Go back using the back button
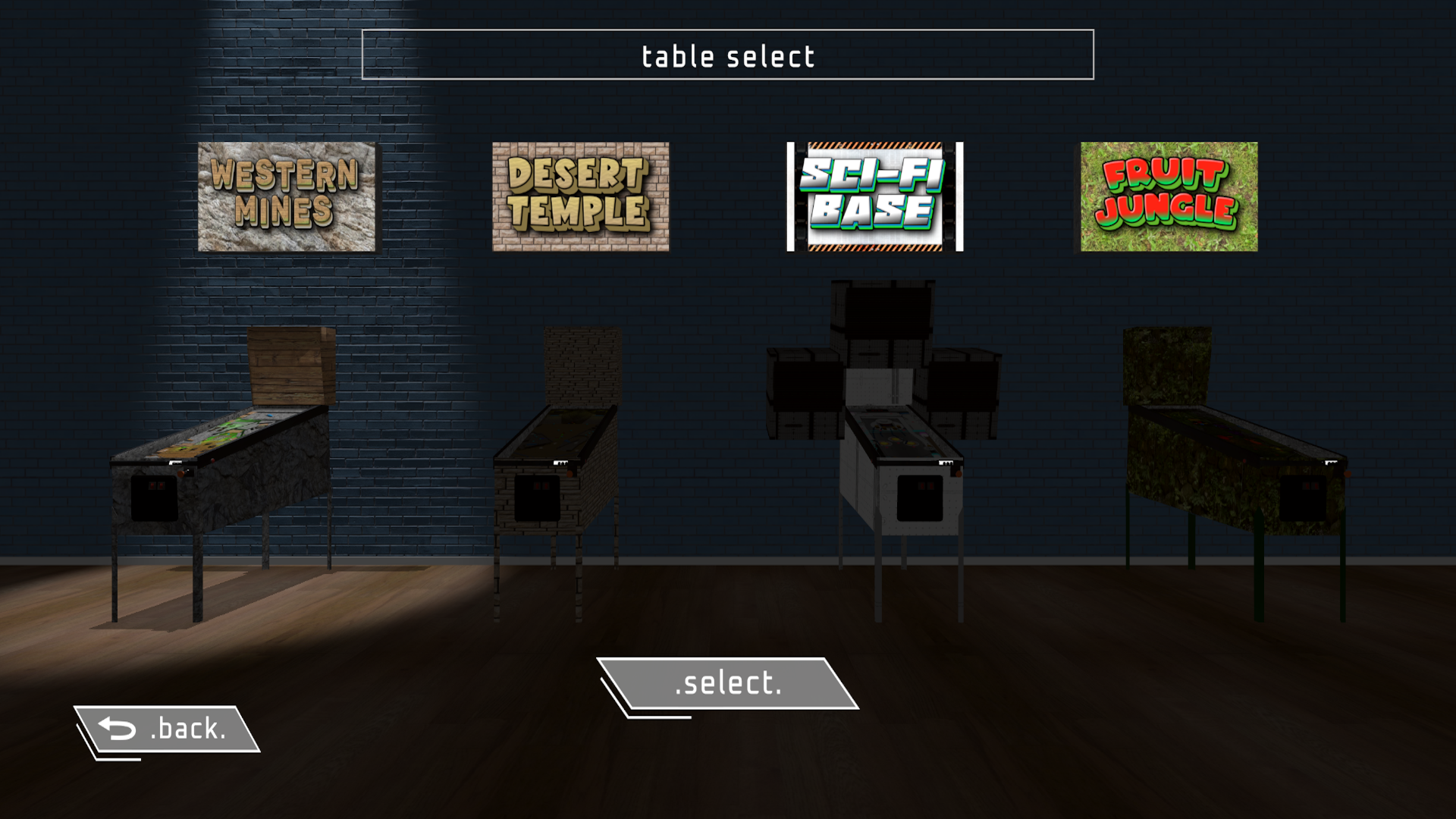Image resolution: width=1456 pixels, height=819 pixels. tap(167, 729)
